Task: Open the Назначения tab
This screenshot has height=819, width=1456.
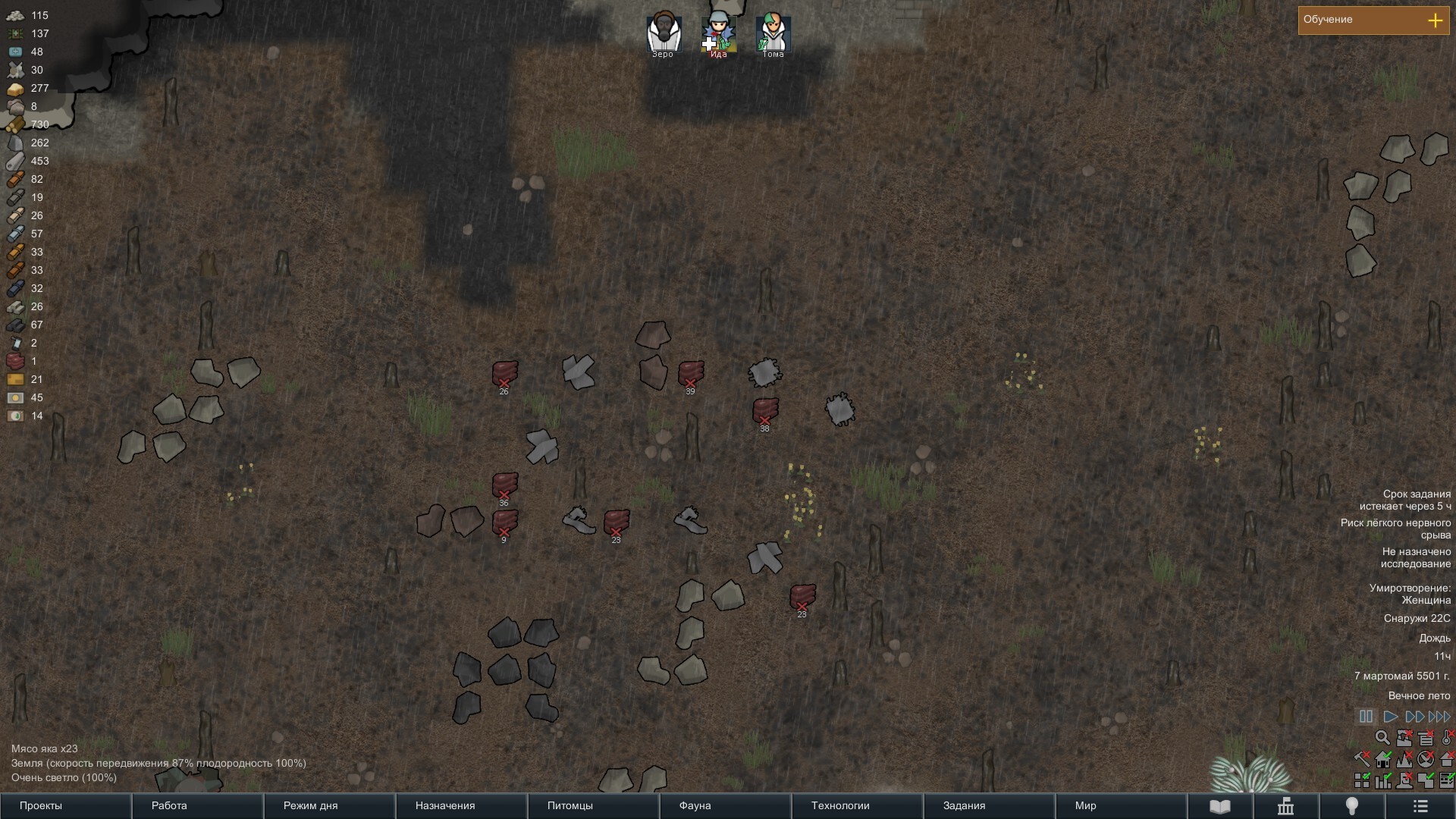Action: pos(461,805)
